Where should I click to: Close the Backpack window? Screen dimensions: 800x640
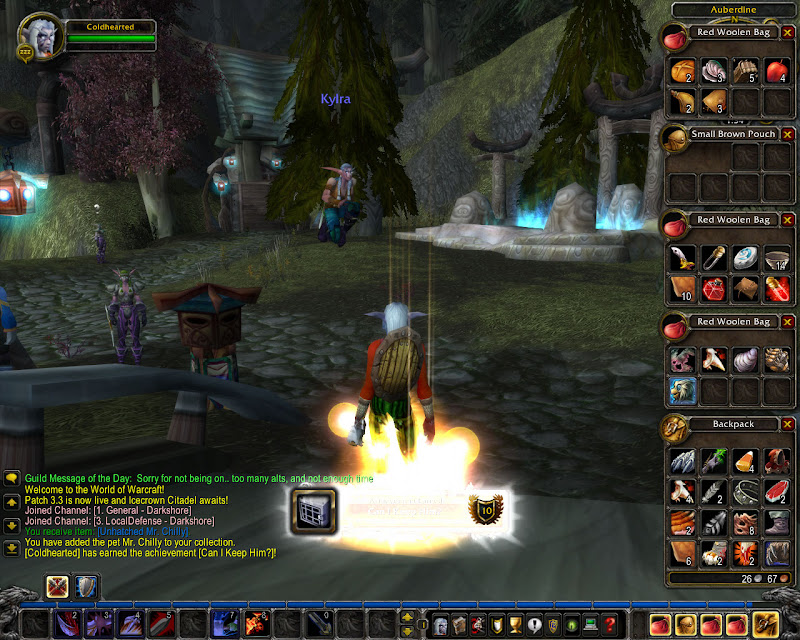click(x=787, y=424)
